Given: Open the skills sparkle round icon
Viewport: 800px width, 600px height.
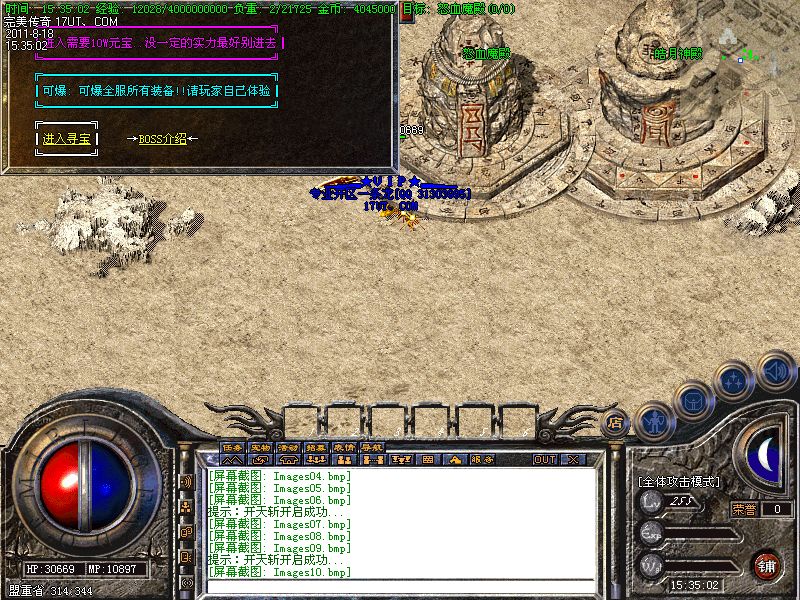Looking at the screenshot, I should click(735, 380).
